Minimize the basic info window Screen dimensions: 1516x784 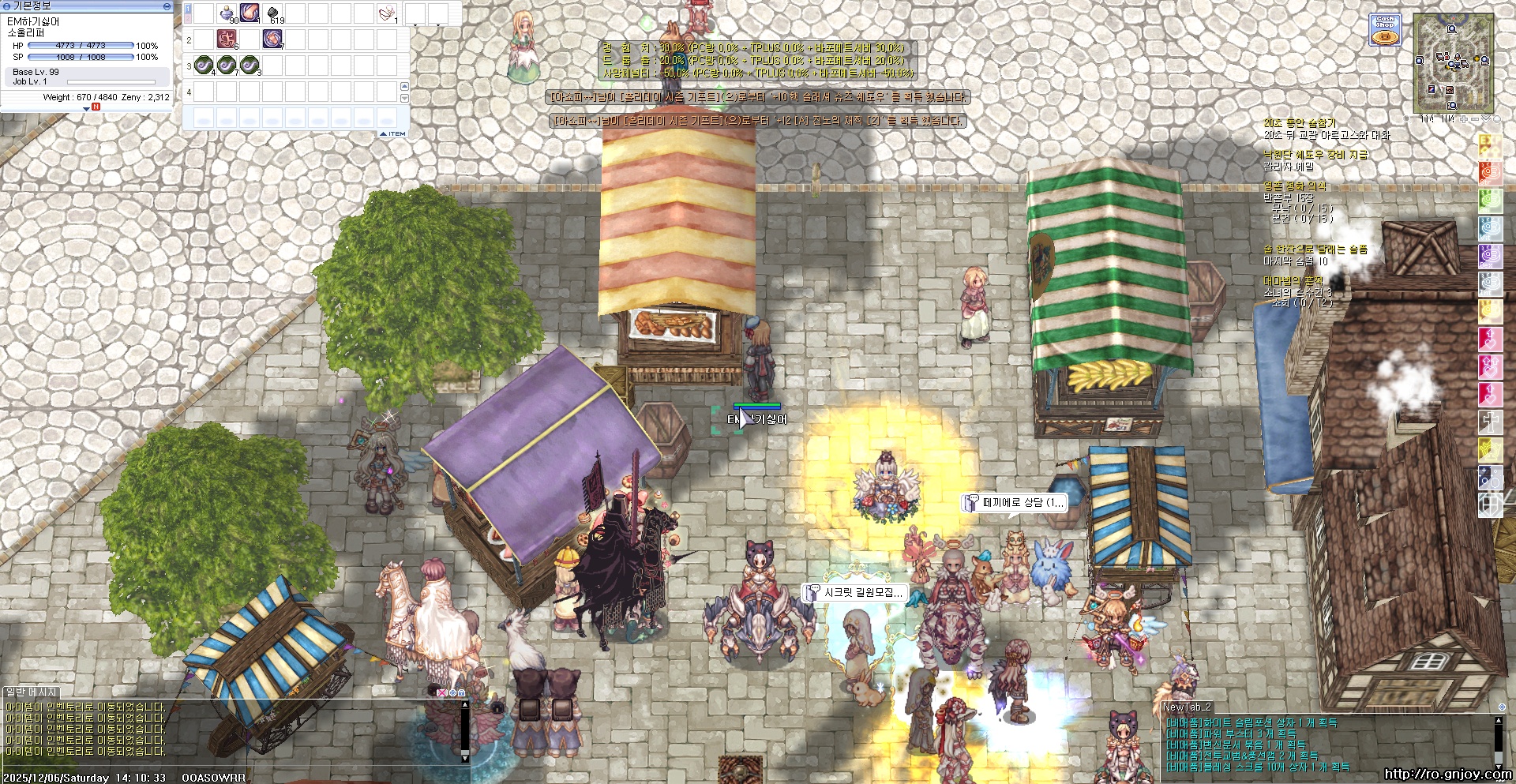point(167,6)
